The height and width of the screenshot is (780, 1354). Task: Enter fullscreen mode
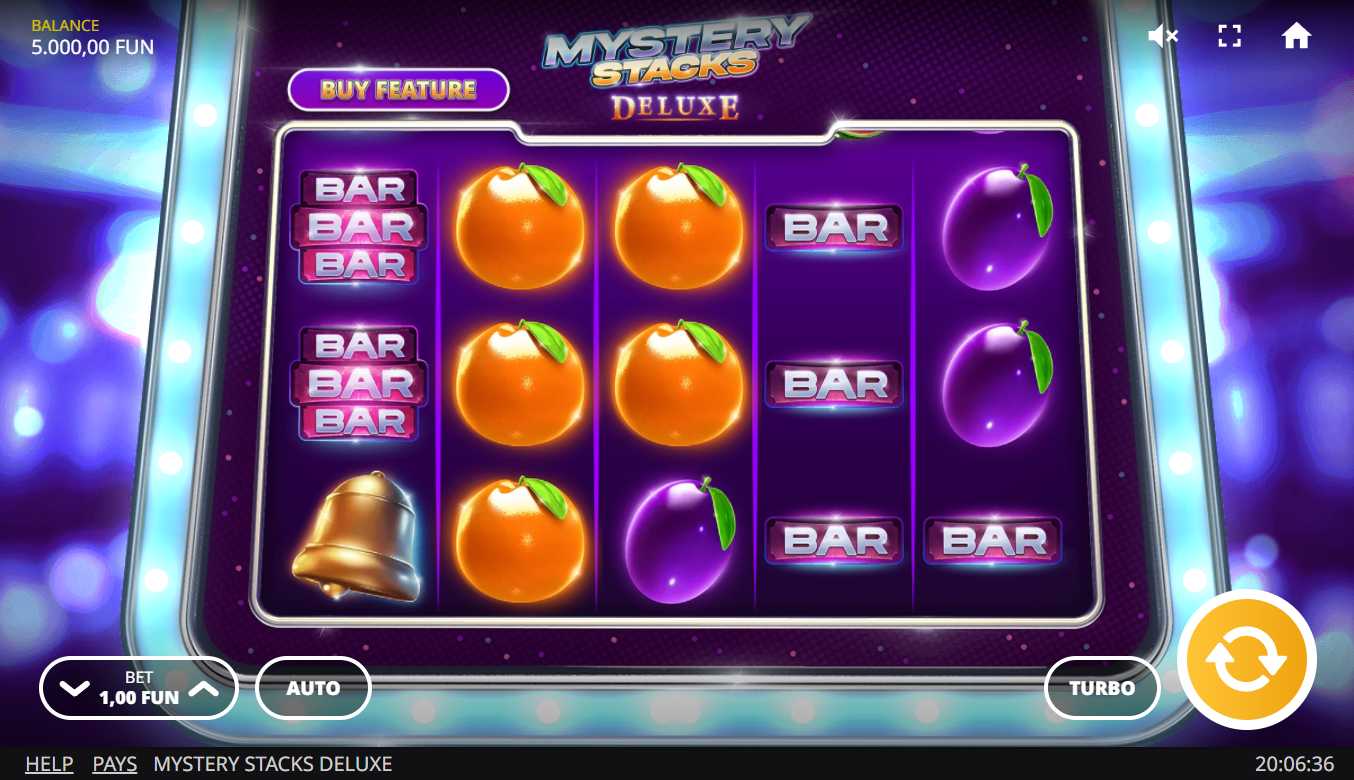pos(1229,37)
